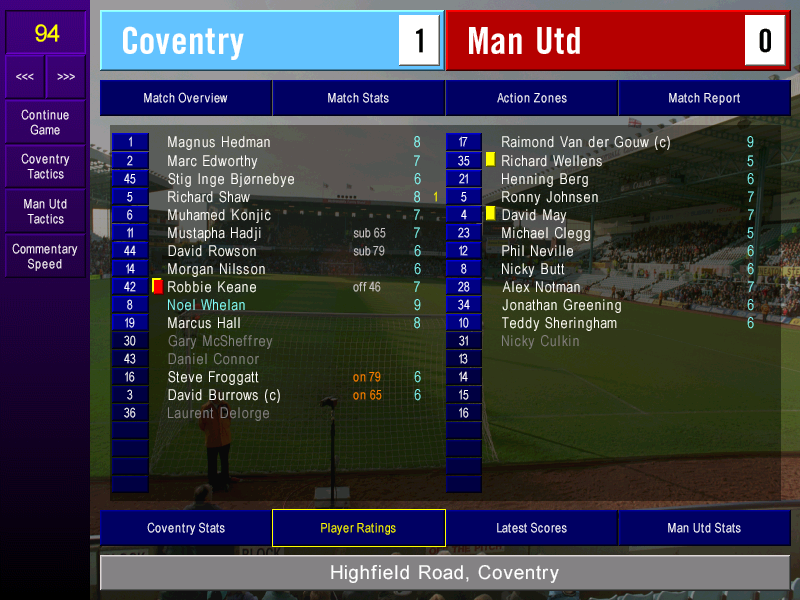Change the Commentary Speed

coord(45,257)
